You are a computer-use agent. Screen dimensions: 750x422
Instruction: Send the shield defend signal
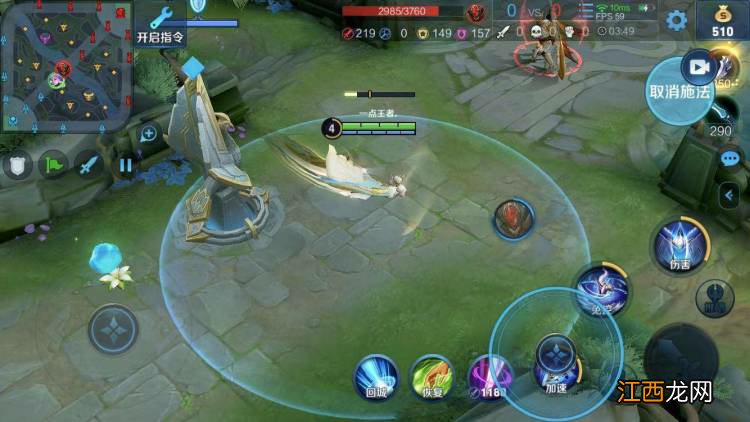click(17, 165)
